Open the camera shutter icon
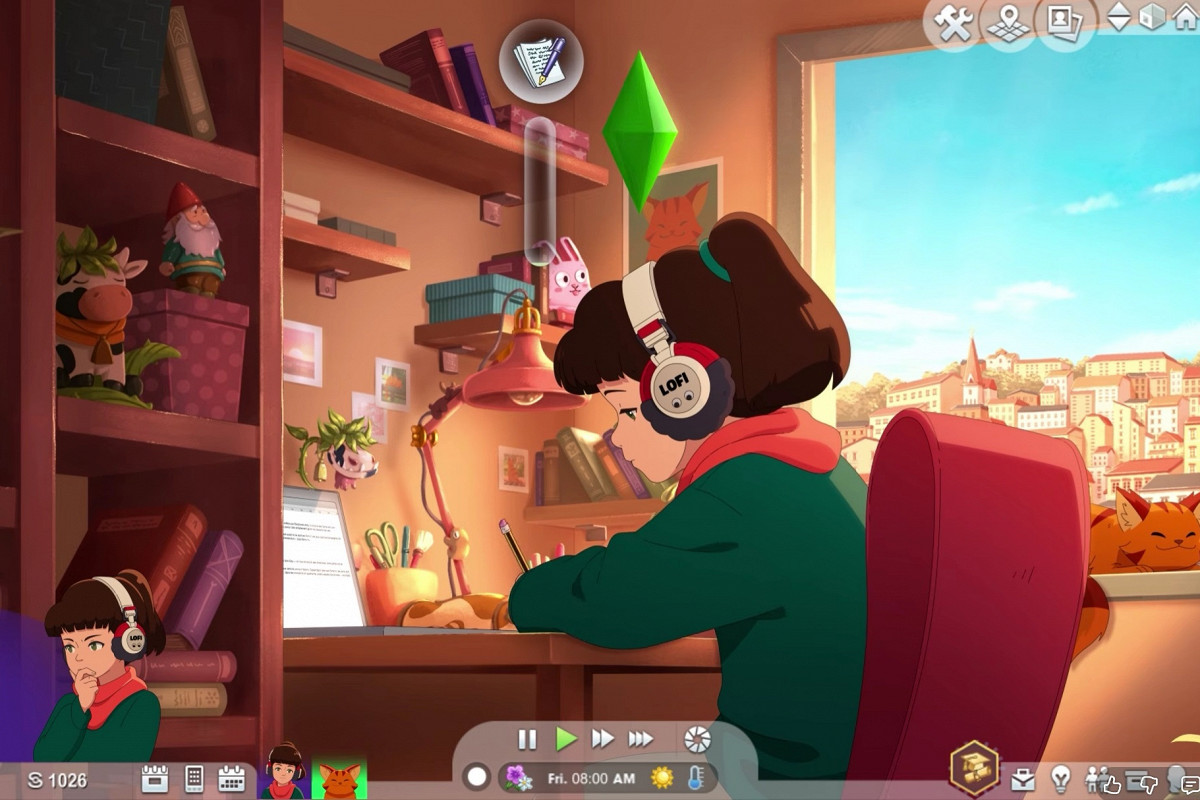Screen dimensions: 1200x800 click(x=697, y=739)
